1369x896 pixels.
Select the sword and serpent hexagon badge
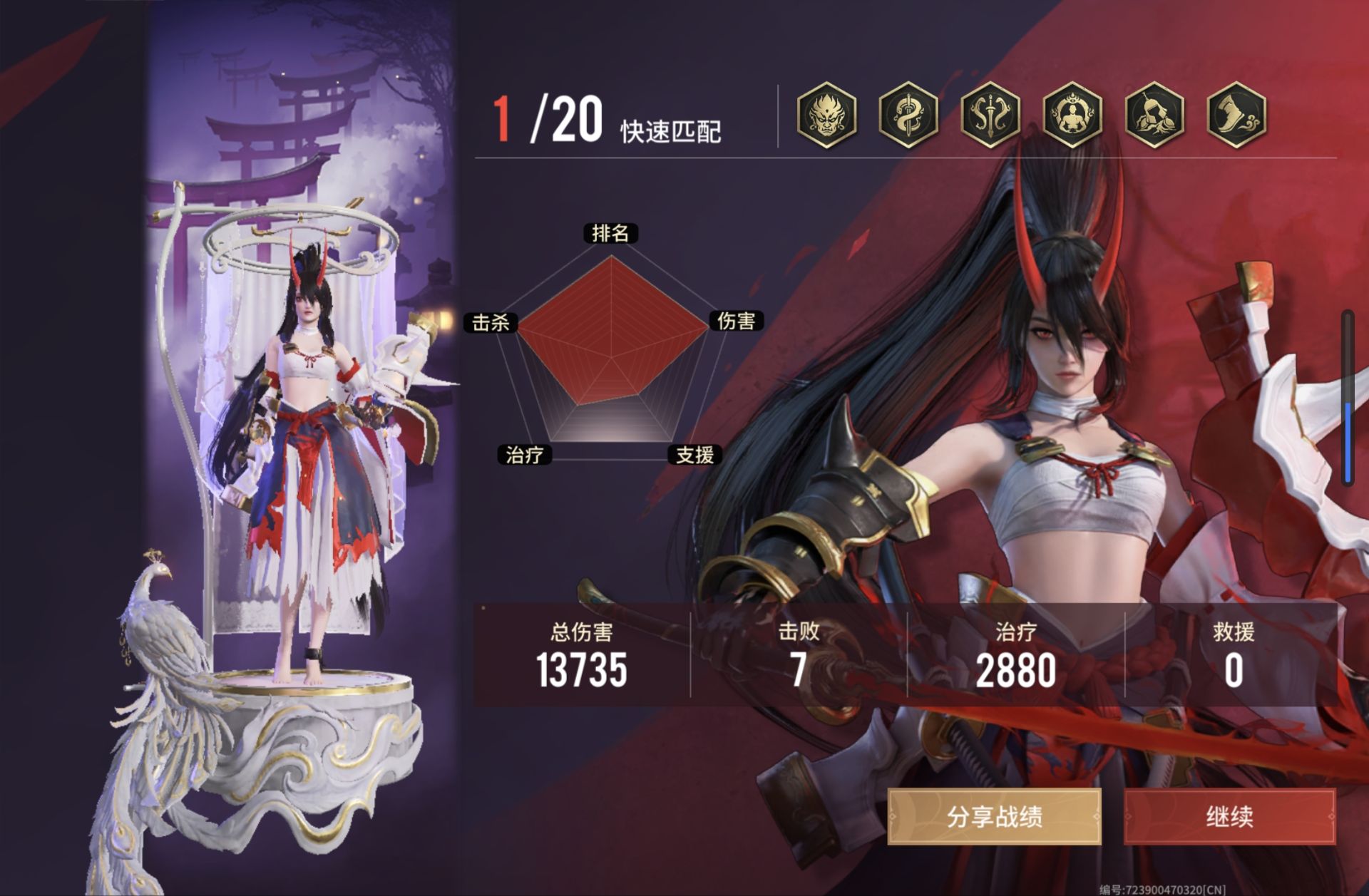click(908, 114)
